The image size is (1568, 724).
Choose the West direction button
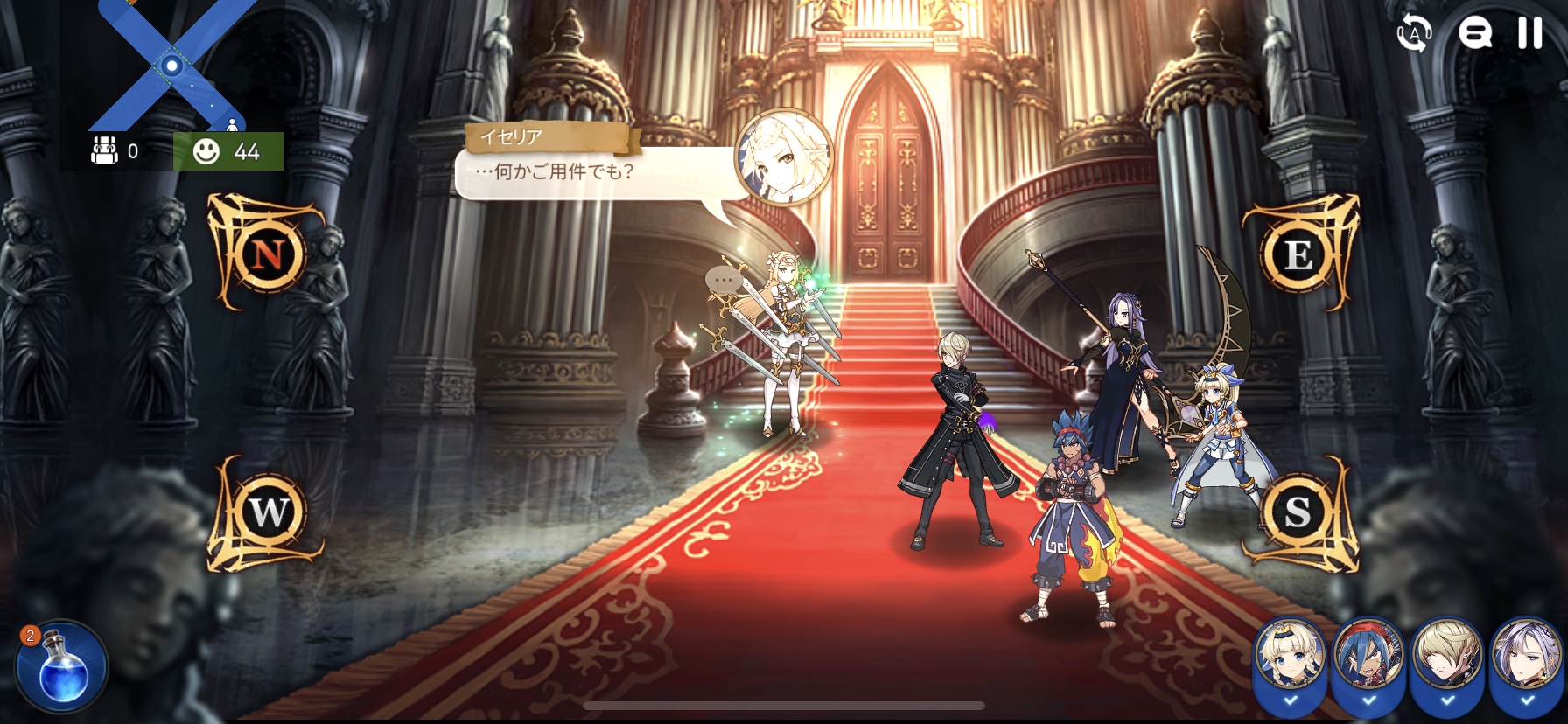pos(268,512)
